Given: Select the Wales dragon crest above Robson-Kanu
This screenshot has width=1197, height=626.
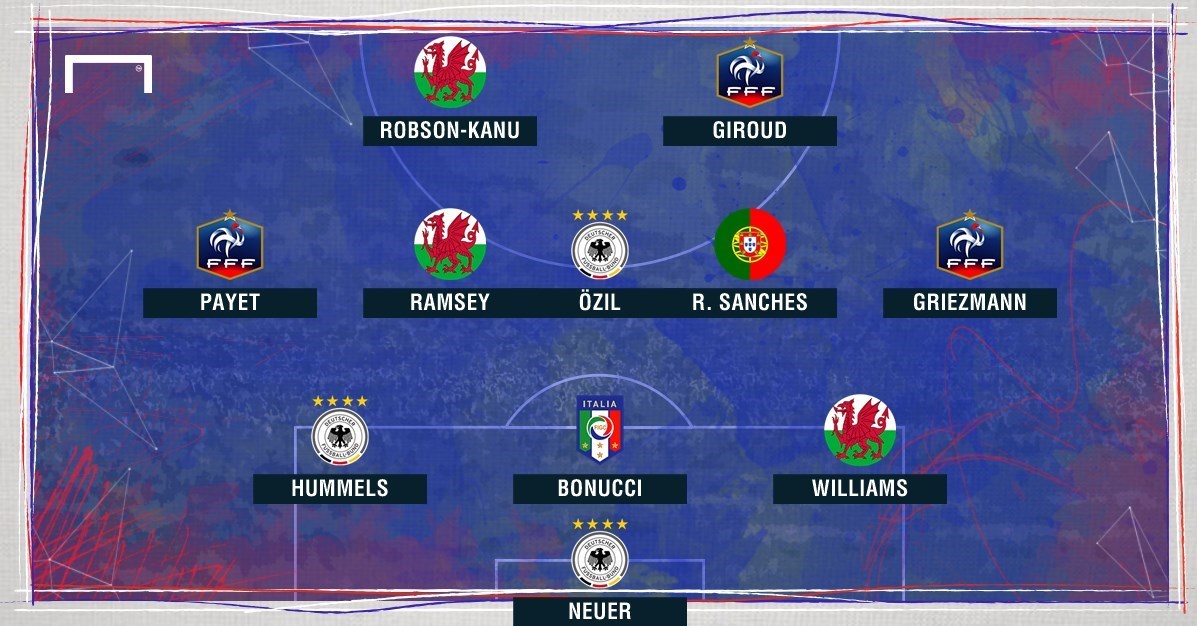Looking at the screenshot, I should click(x=450, y=72).
